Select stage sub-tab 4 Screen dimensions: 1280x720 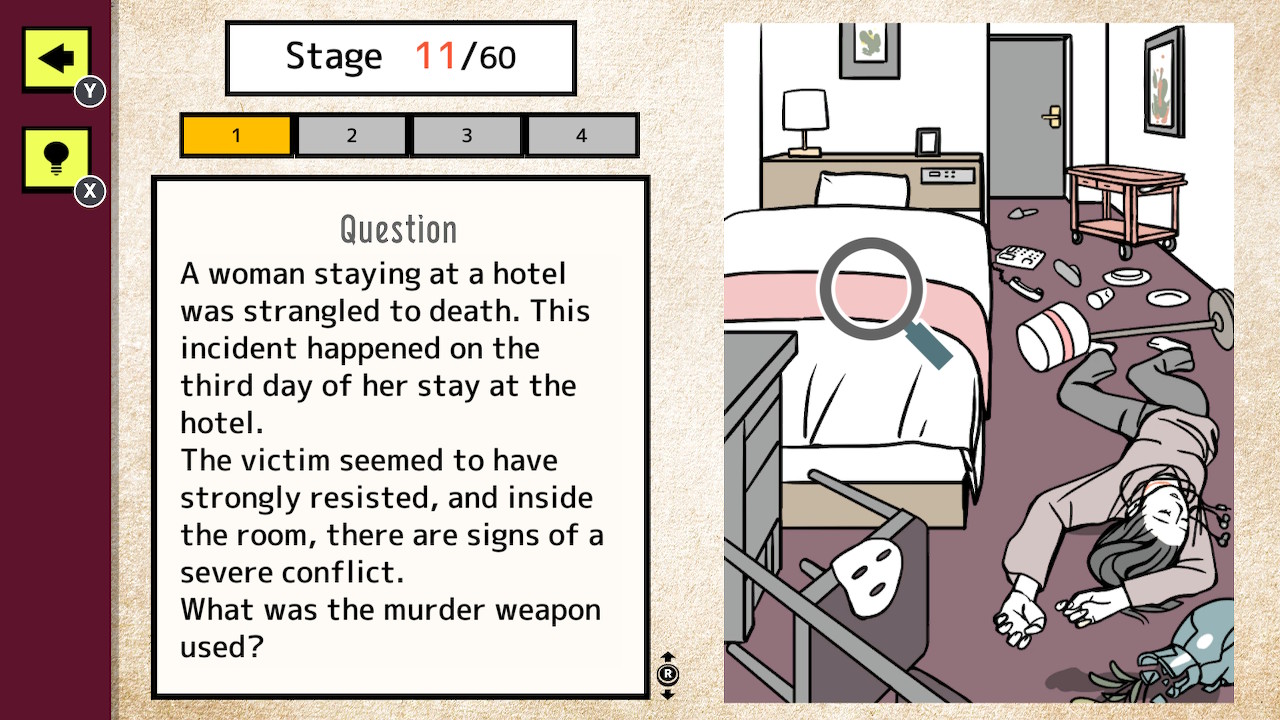tap(581, 134)
